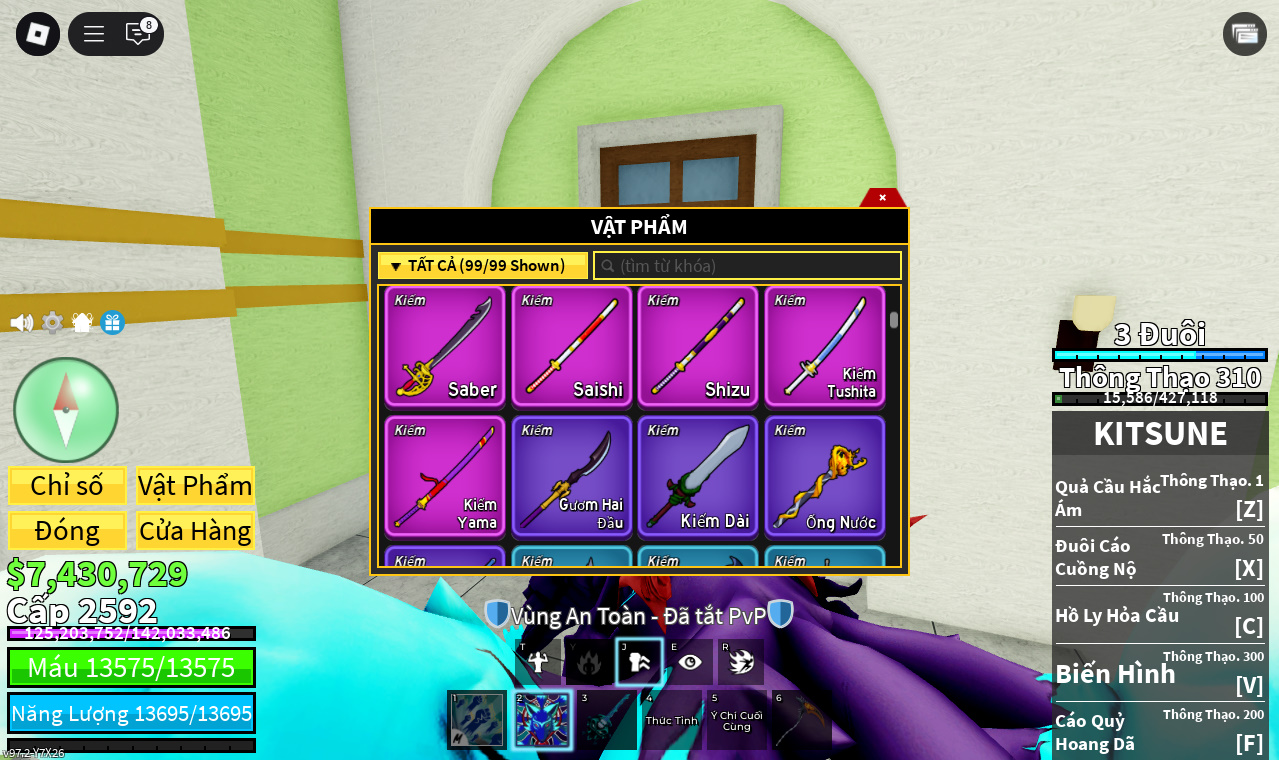Toggle the Vật Phẩm inventory button

(x=195, y=485)
